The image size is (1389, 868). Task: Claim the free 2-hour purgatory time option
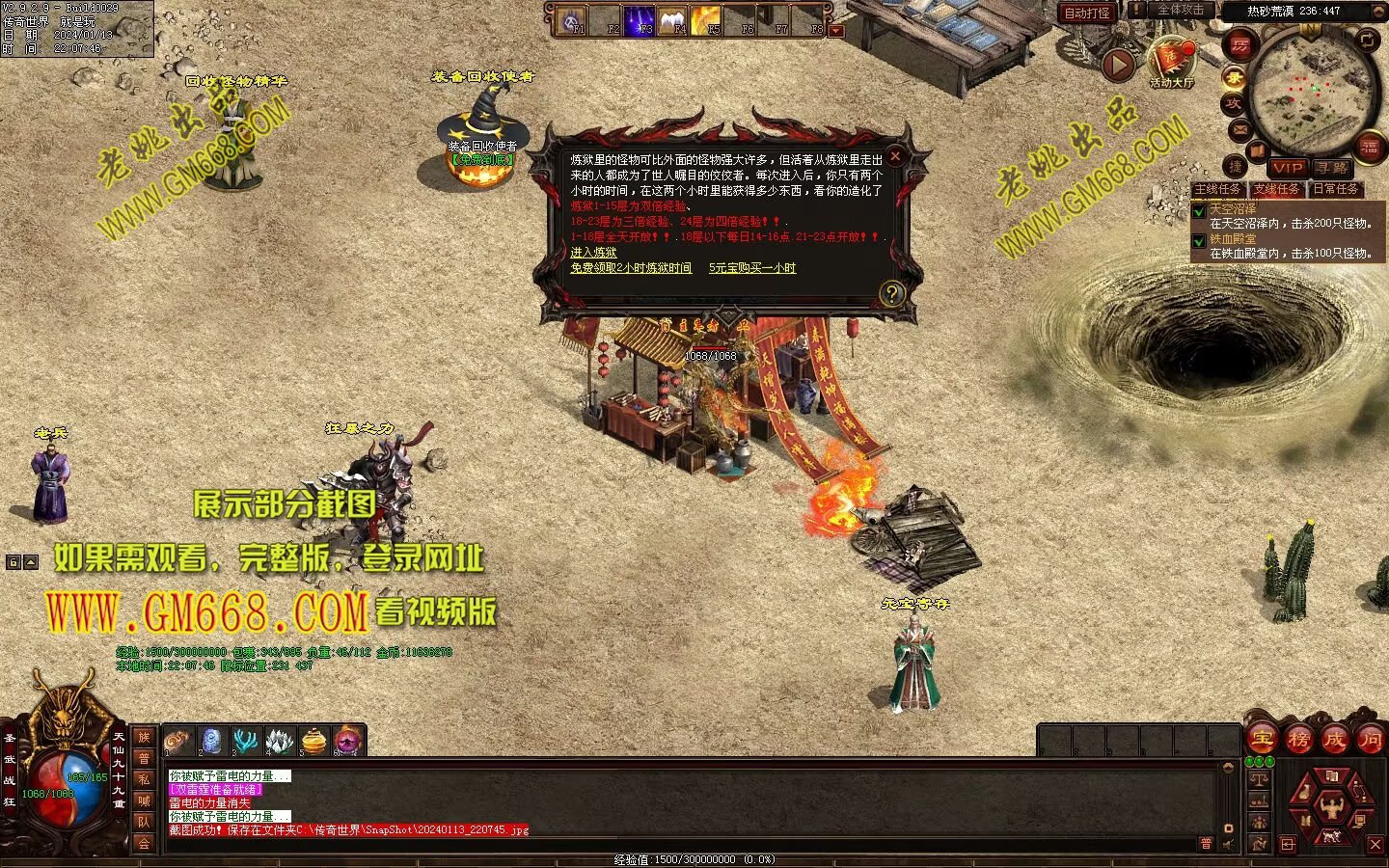[x=631, y=268]
